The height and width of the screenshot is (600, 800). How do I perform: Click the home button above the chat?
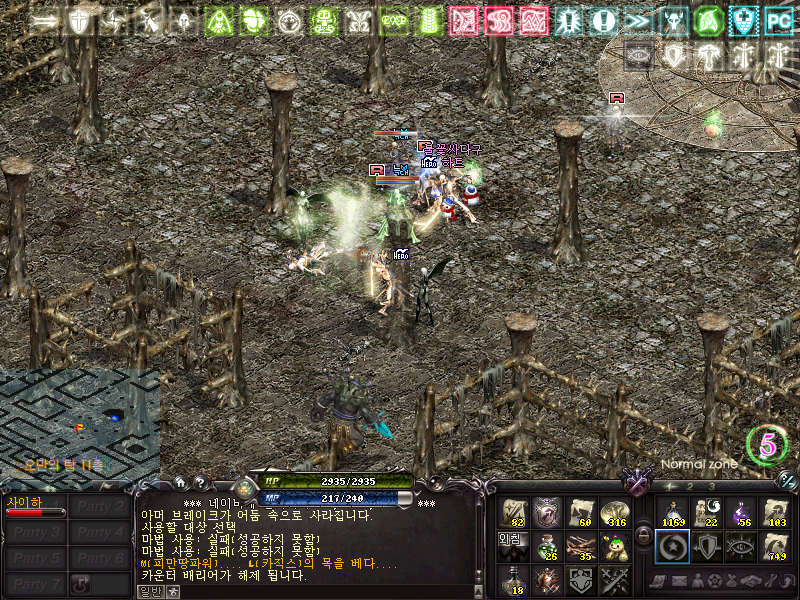180,483
